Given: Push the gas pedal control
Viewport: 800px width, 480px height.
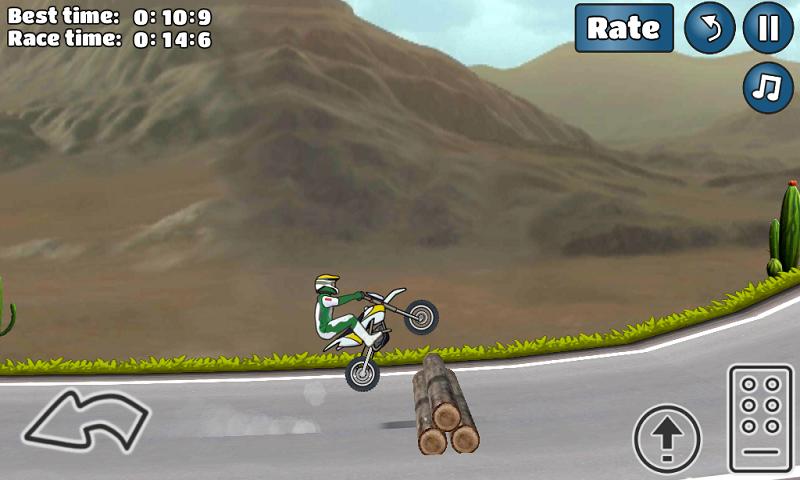Looking at the screenshot, I should pos(760,418).
